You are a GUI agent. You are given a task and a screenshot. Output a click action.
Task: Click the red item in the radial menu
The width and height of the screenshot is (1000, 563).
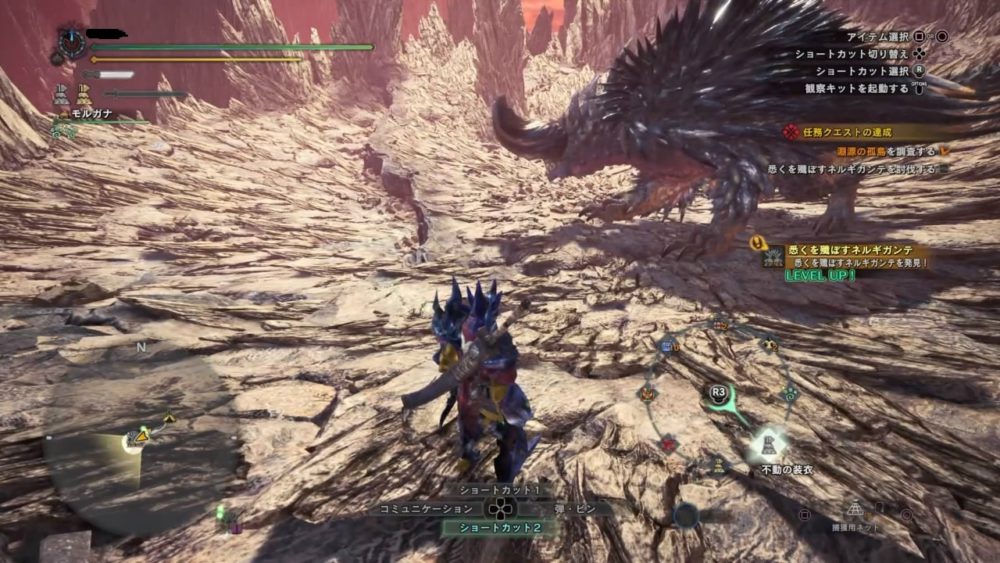coord(669,441)
